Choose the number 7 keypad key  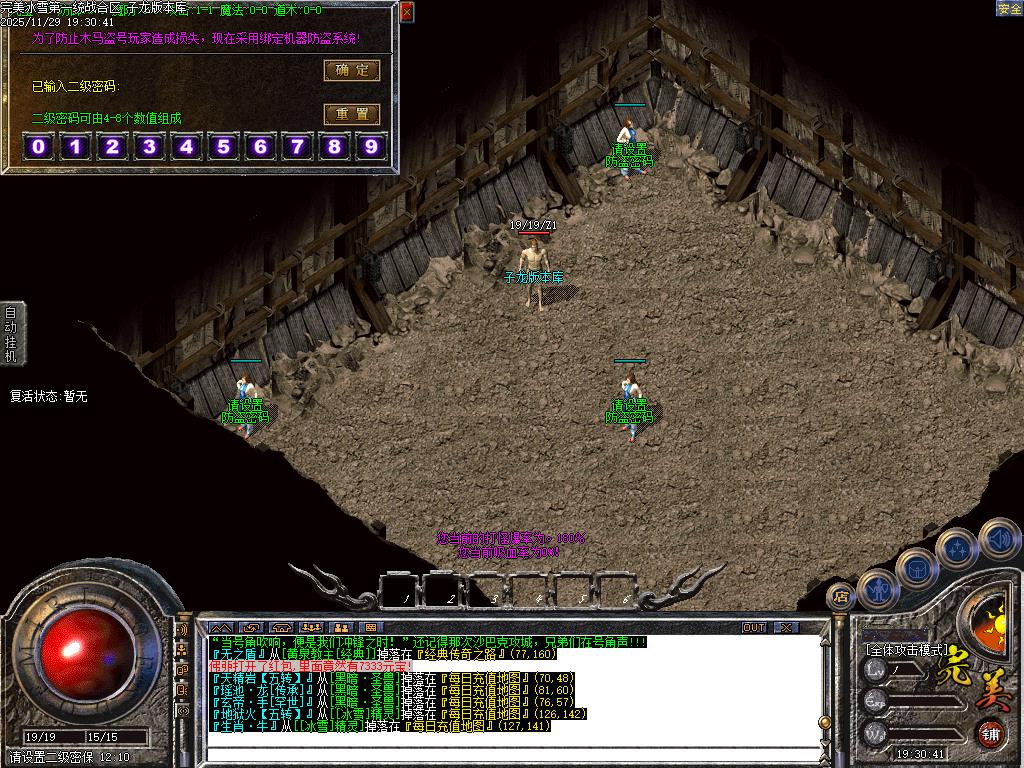click(297, 148)
